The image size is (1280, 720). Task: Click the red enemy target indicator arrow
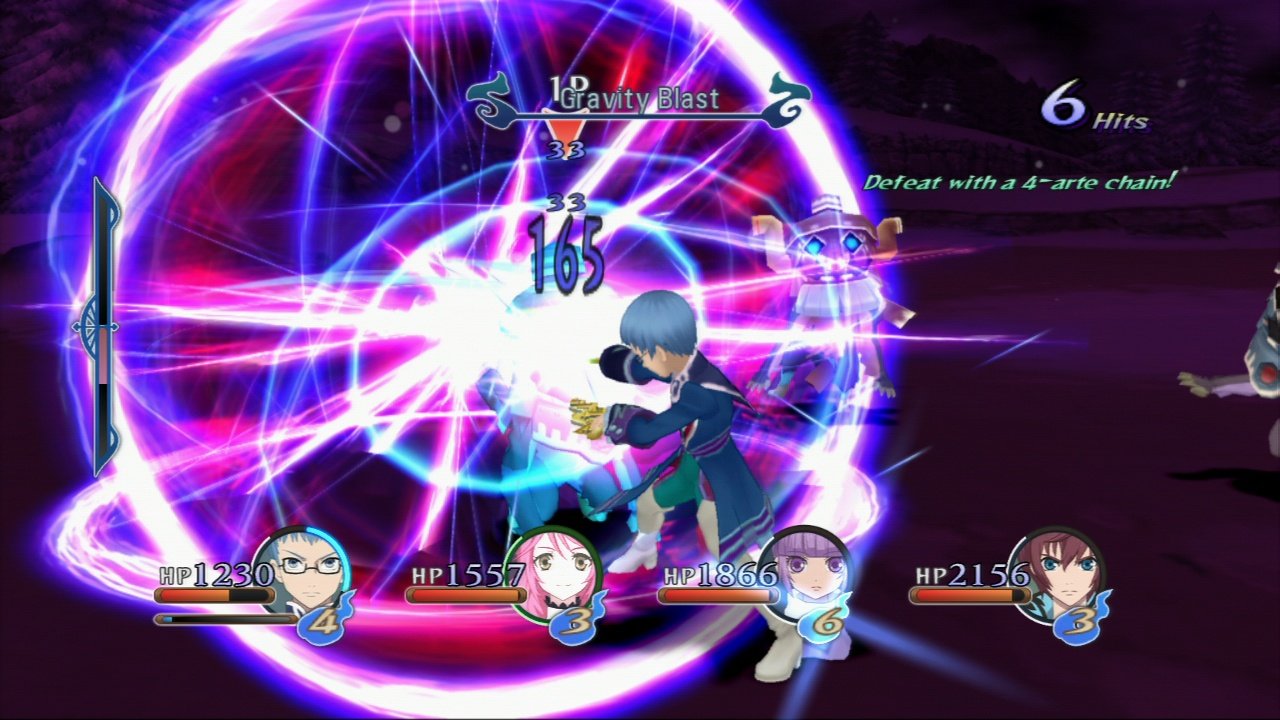click(568, 130)
